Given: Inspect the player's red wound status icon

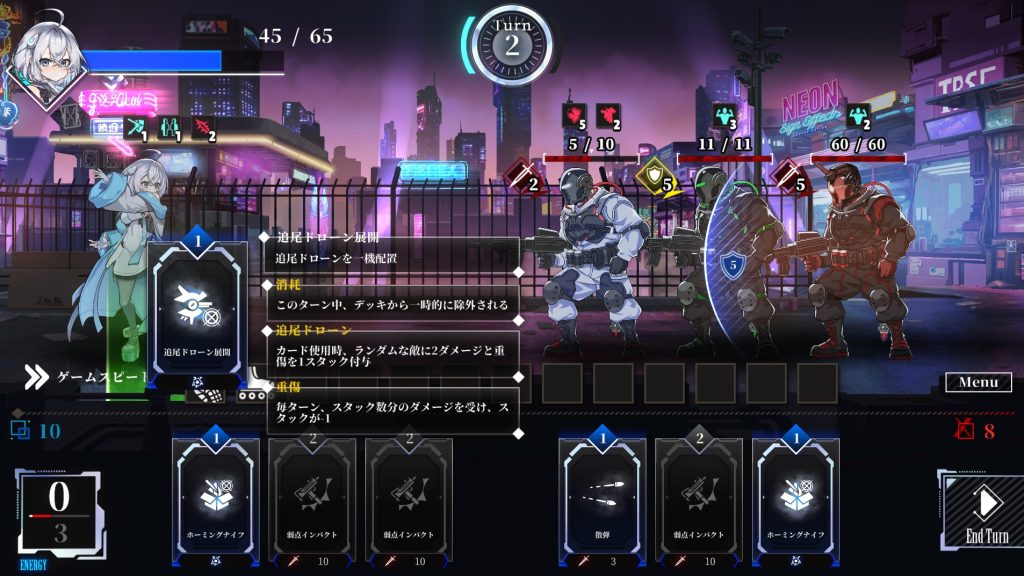Looking at the screenshot, I should tap(203, 129).
